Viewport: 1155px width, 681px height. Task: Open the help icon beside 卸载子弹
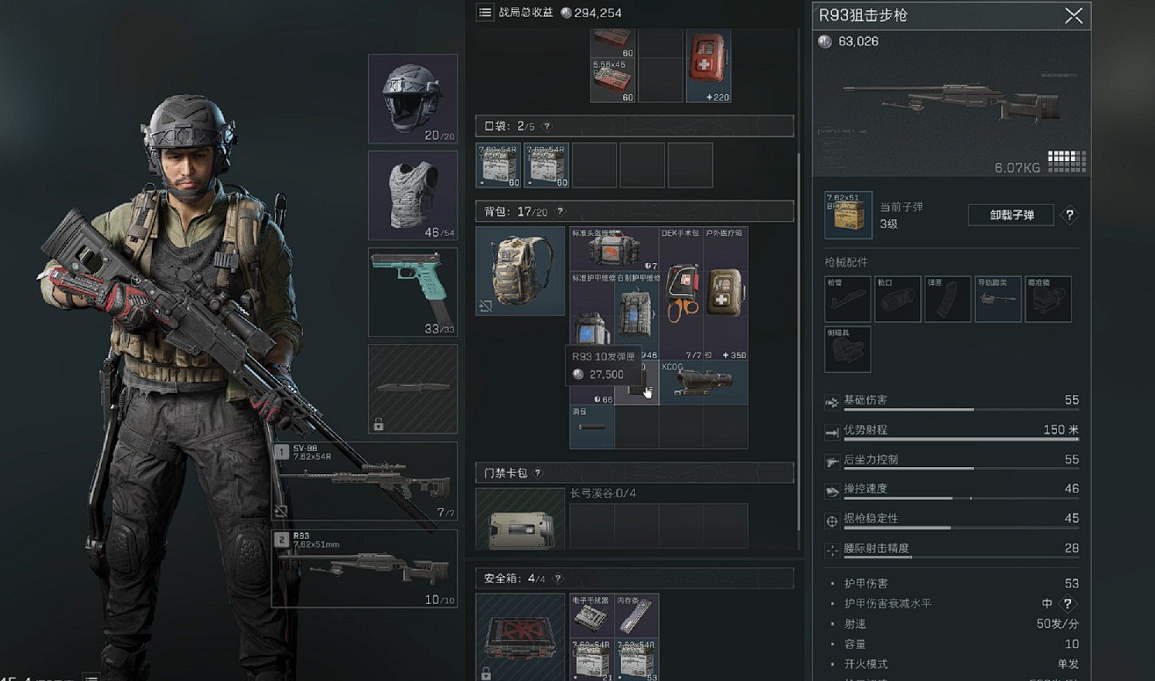[x=1069, y=215]
